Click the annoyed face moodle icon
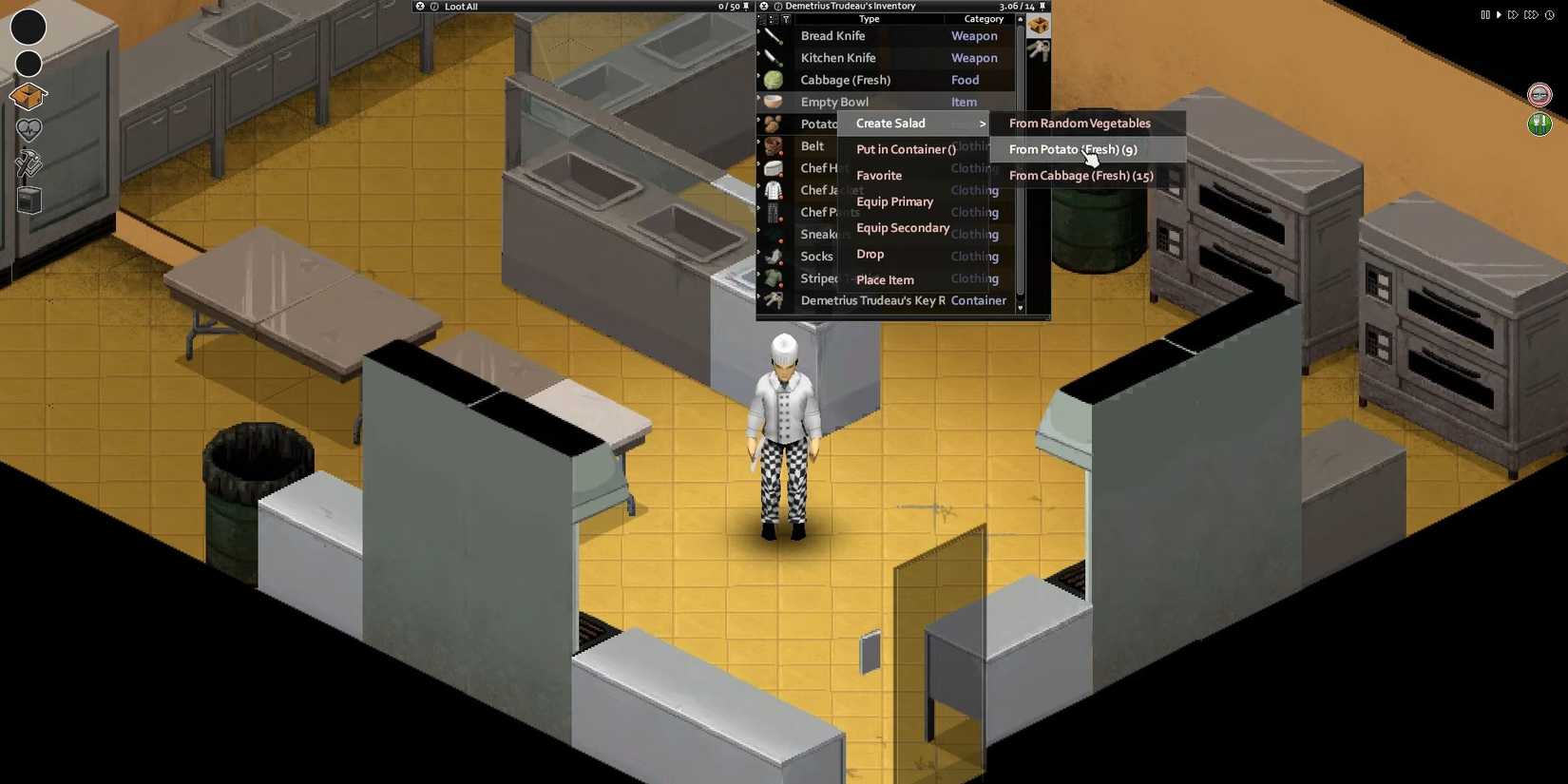1568x784 pixels. tap(1539, 94)
